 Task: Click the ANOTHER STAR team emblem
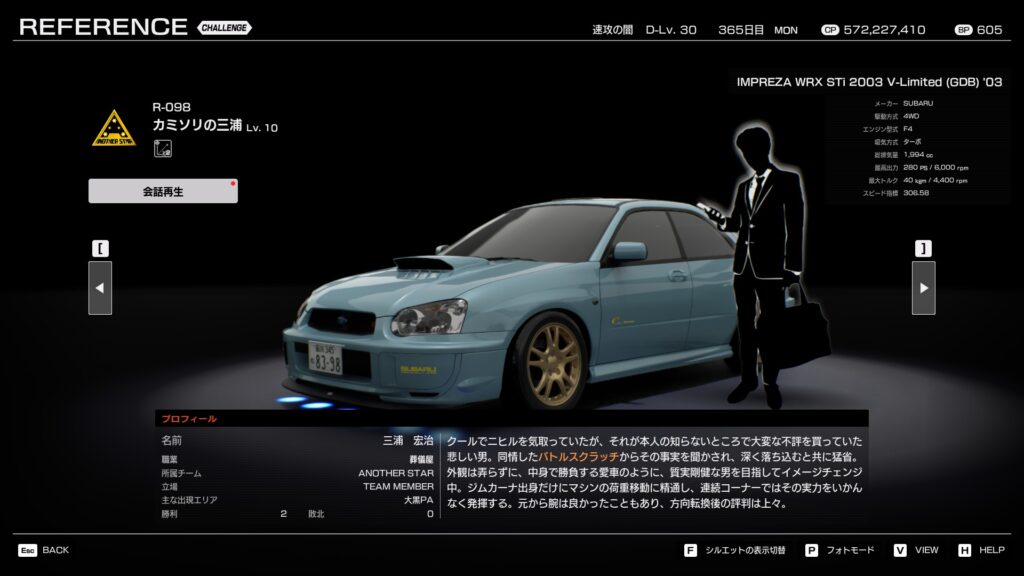pos(113,129)
